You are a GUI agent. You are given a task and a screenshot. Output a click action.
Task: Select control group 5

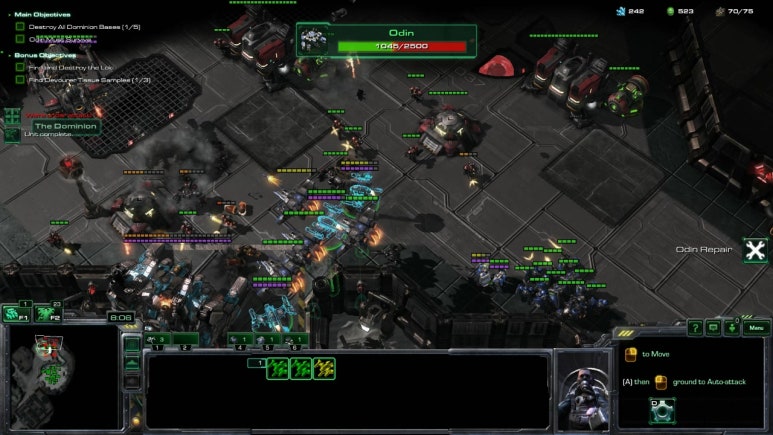(x=268, y=341)
